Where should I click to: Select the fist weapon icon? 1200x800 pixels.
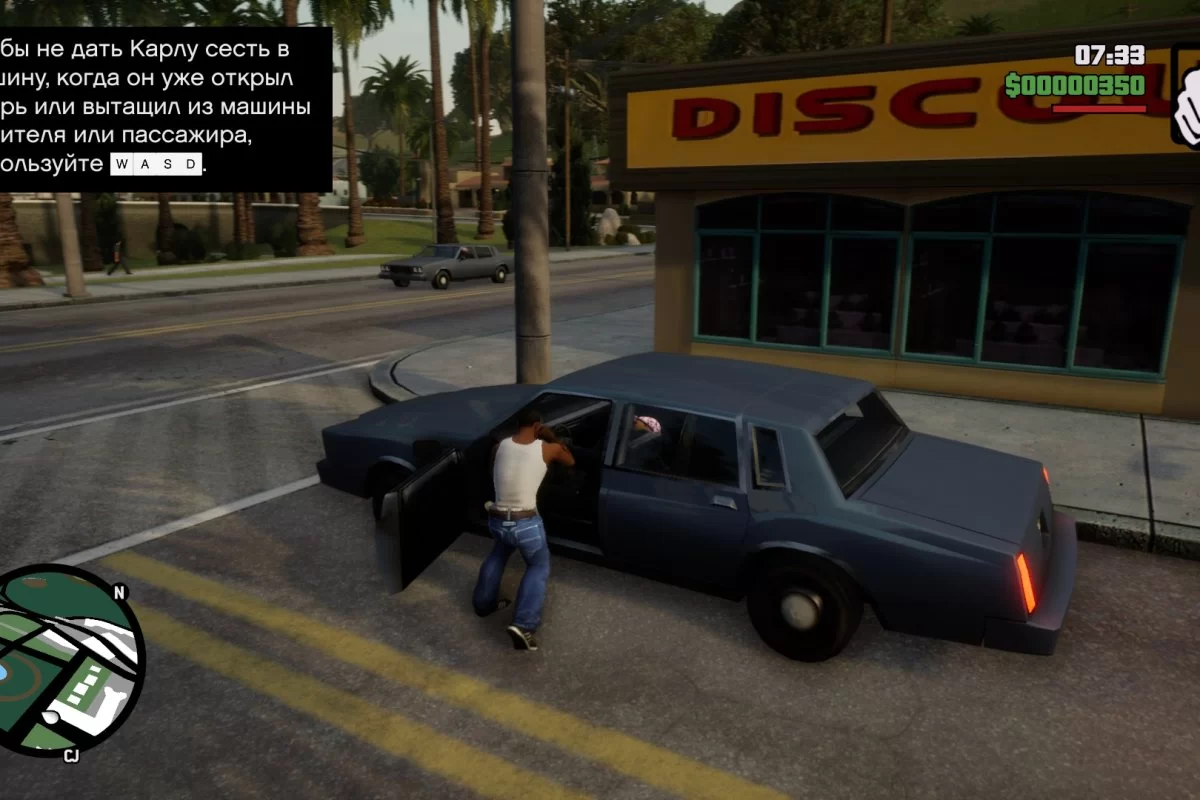click(1187, 98)
